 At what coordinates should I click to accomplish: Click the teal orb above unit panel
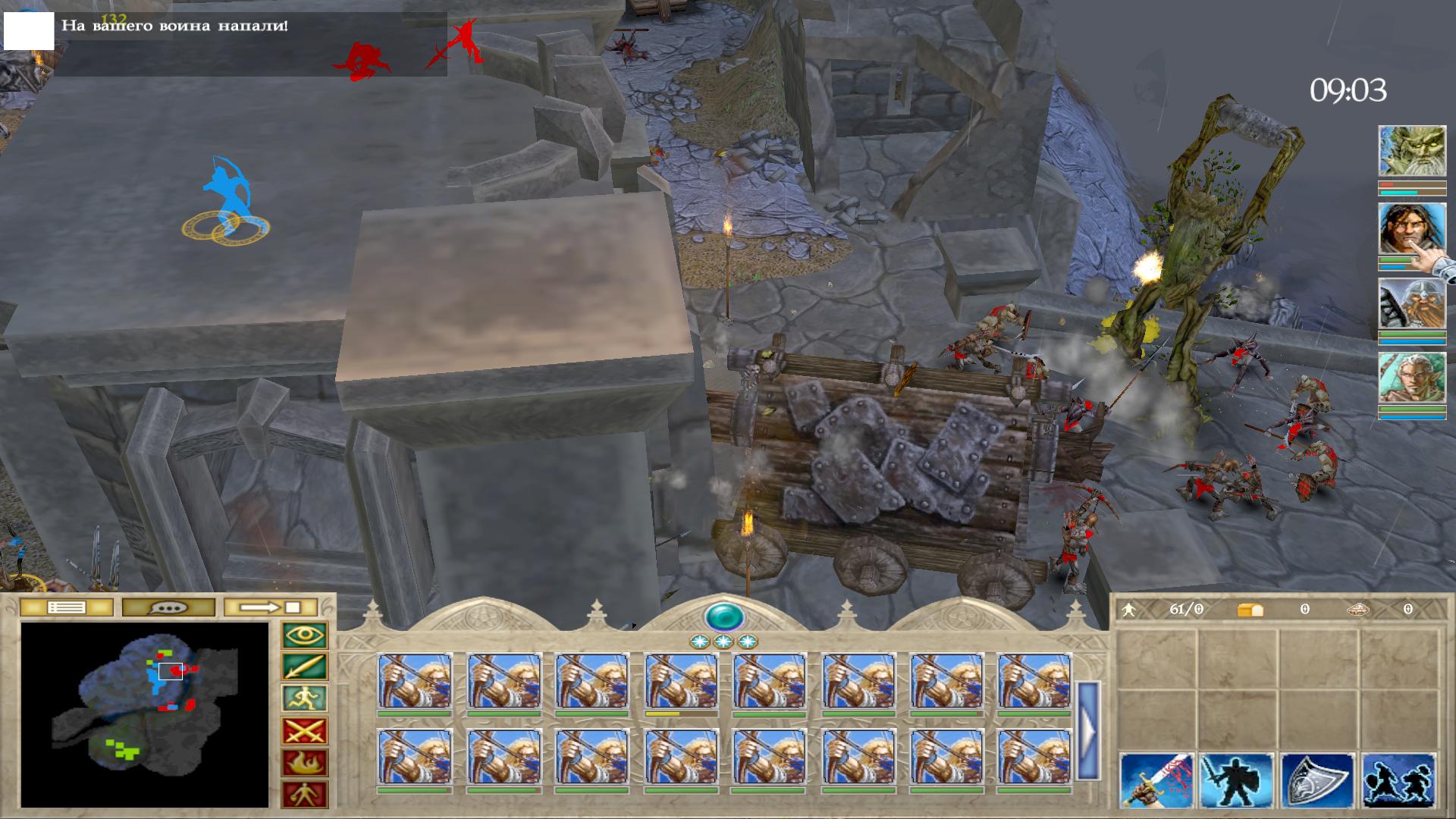(723, 617)
